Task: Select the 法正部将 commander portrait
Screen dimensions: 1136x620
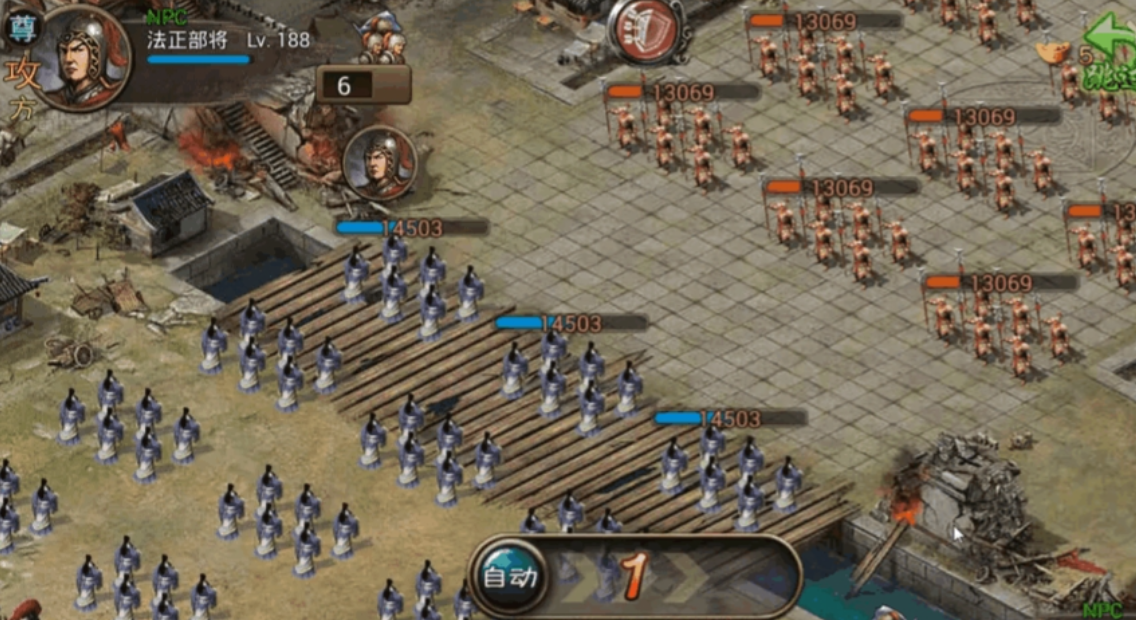Action: 84,58
